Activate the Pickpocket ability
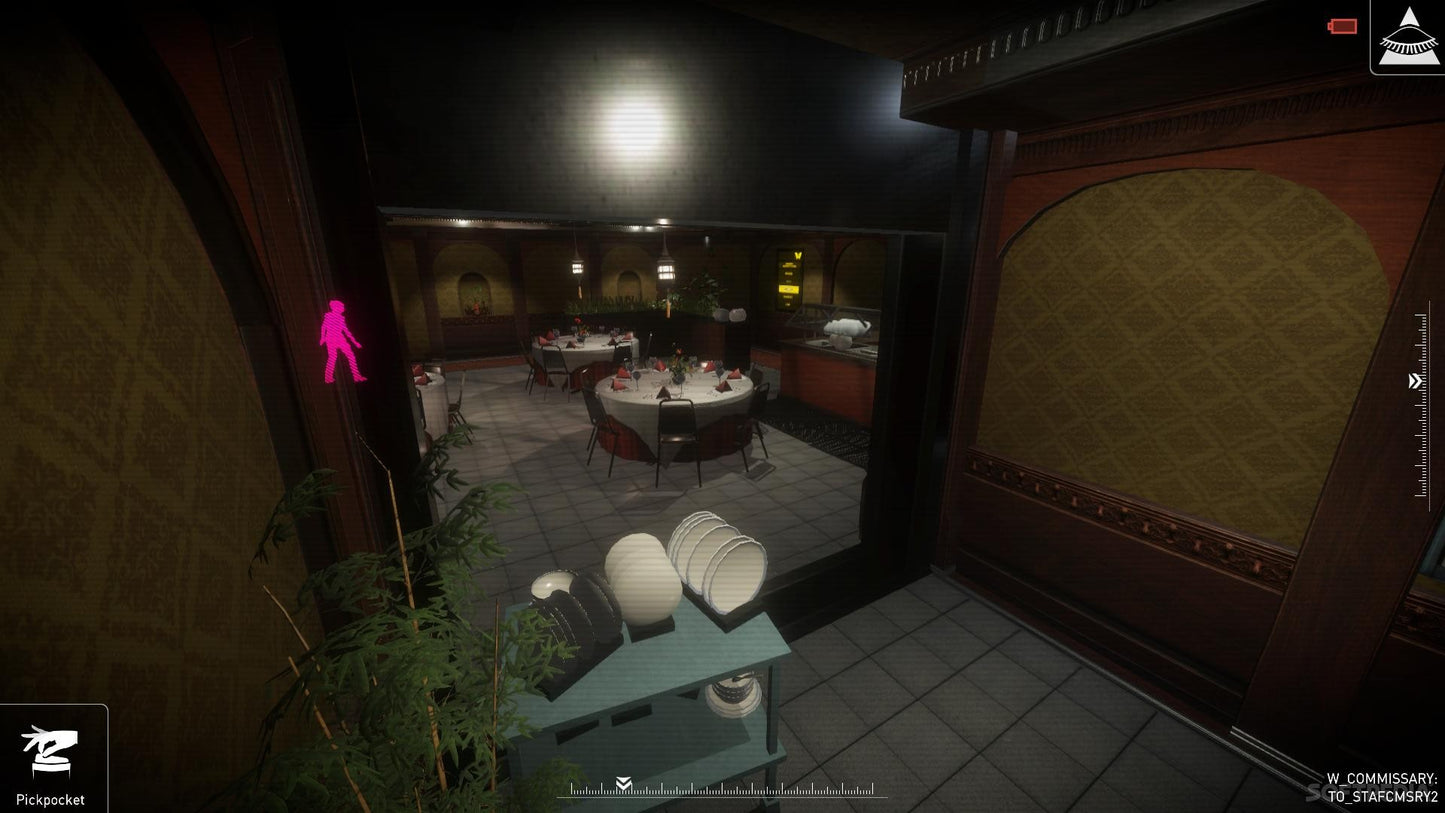Viewport: 1445px width, 813px height. 50,759
